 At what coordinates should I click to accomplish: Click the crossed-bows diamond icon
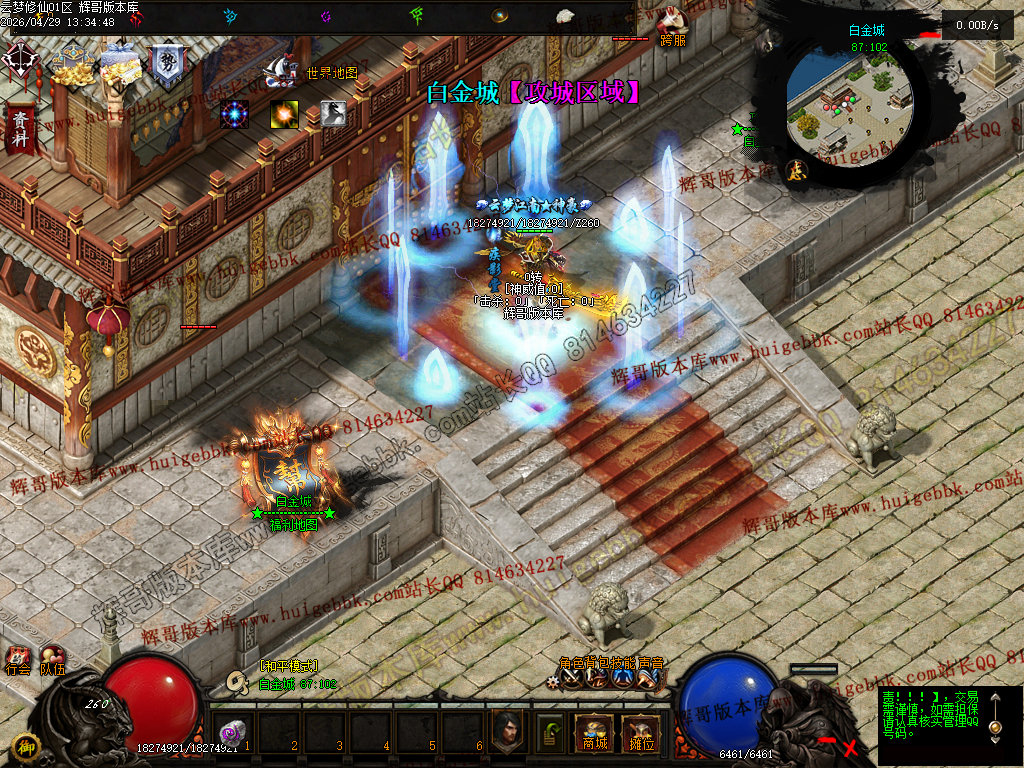[20, 62]
